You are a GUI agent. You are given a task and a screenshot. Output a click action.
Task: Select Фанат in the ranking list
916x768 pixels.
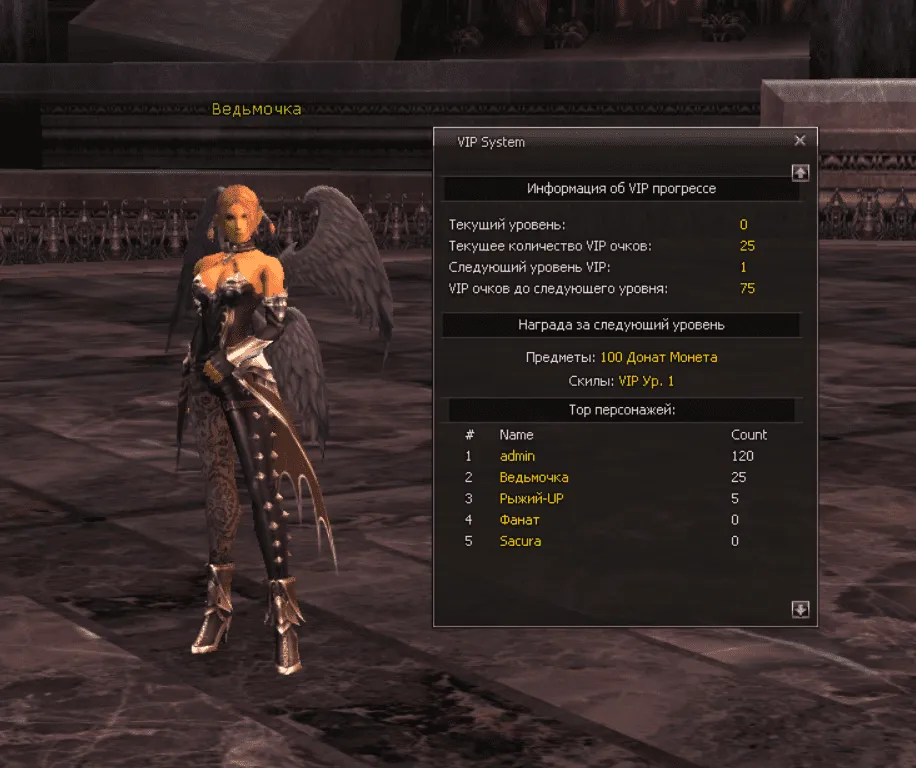point(520,520)
